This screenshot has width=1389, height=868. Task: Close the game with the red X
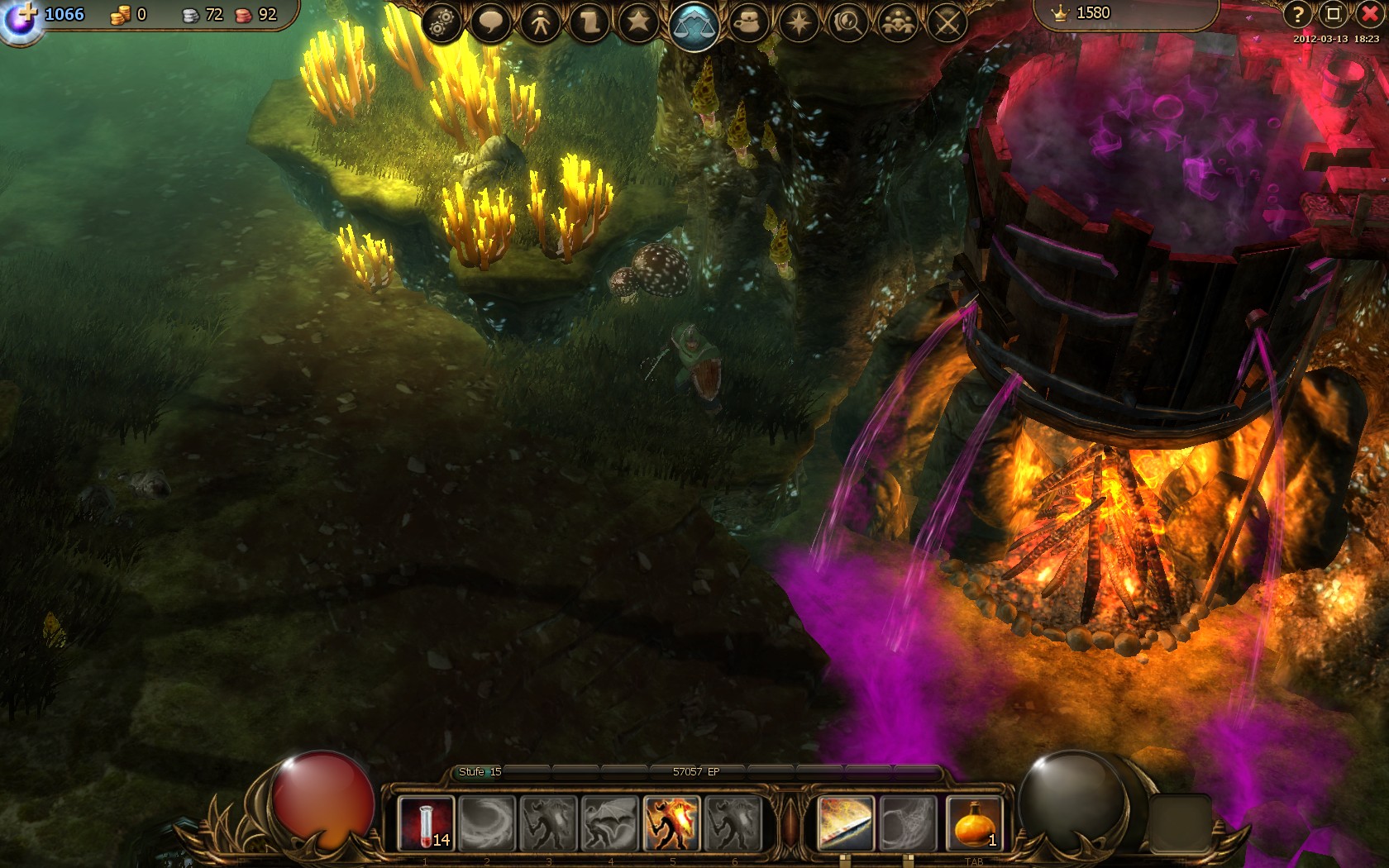pos(1369,14)
